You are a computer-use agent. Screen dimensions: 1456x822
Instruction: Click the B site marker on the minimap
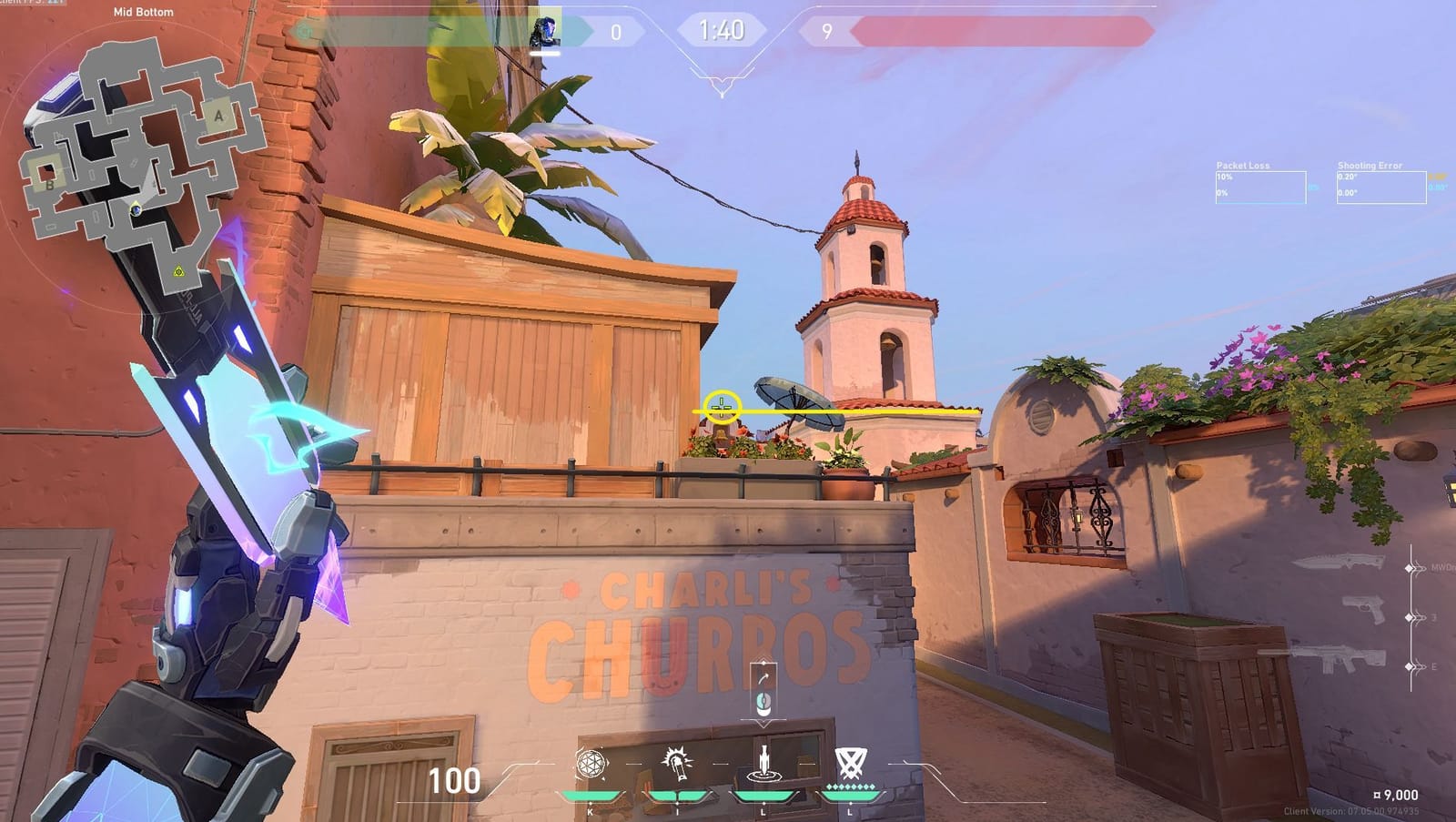click(49, 184)
